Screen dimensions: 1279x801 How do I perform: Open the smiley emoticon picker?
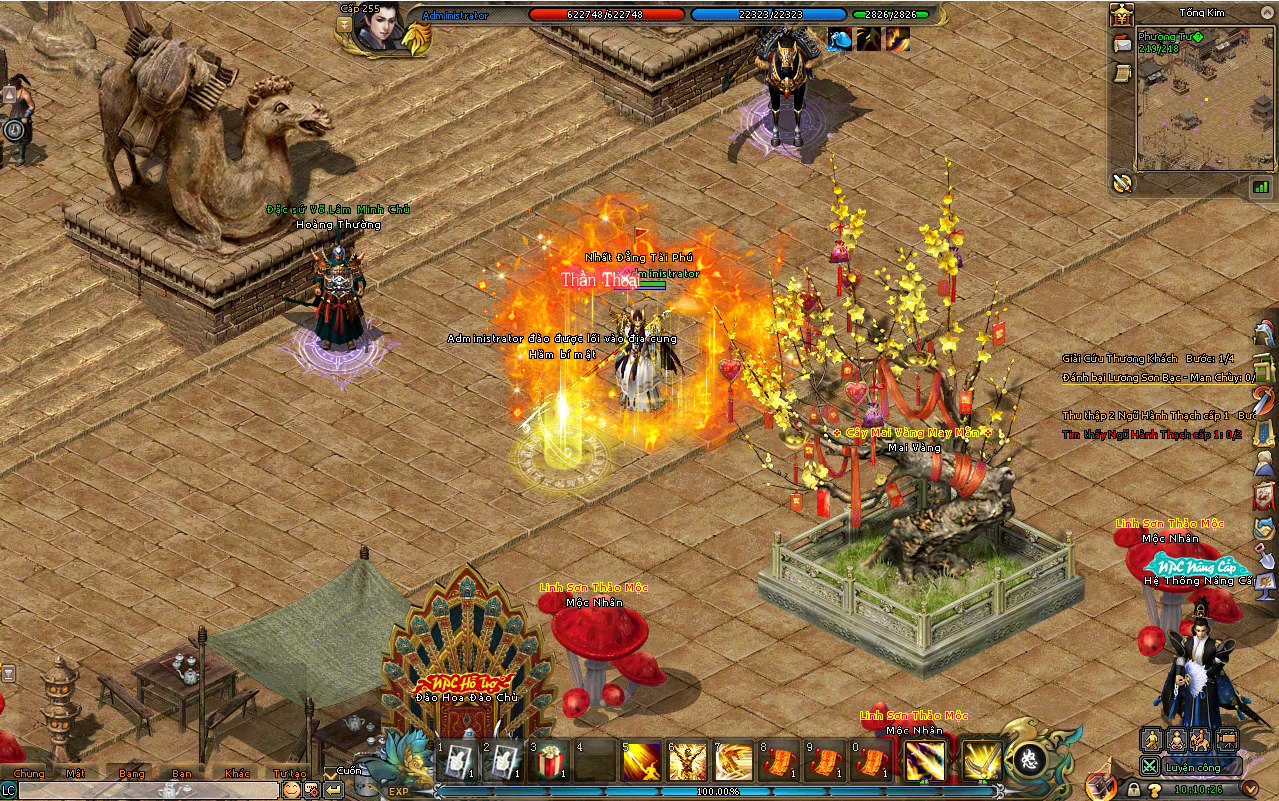click(x=291, y=790)
